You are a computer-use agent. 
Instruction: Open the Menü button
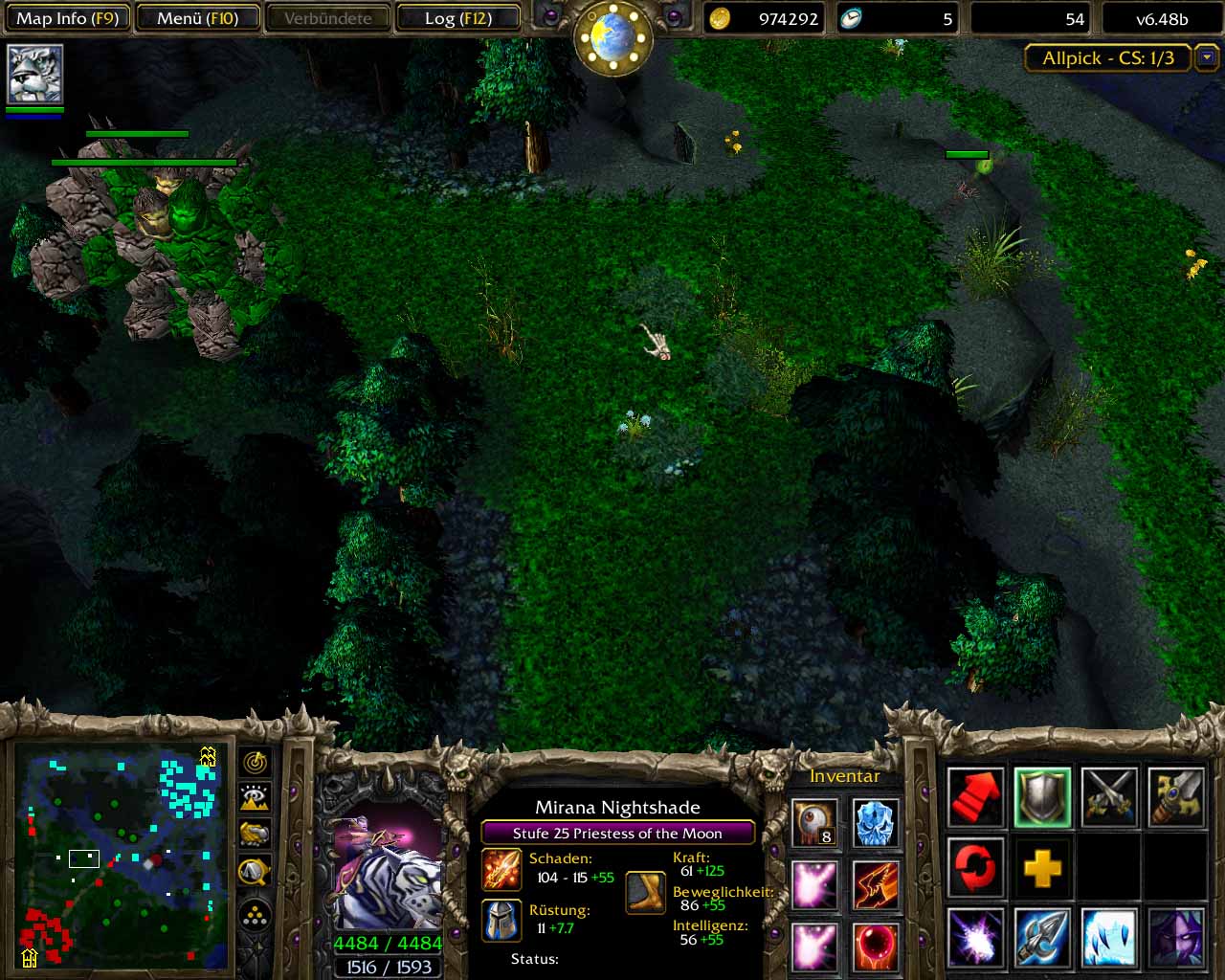click(x=198, y=18)
